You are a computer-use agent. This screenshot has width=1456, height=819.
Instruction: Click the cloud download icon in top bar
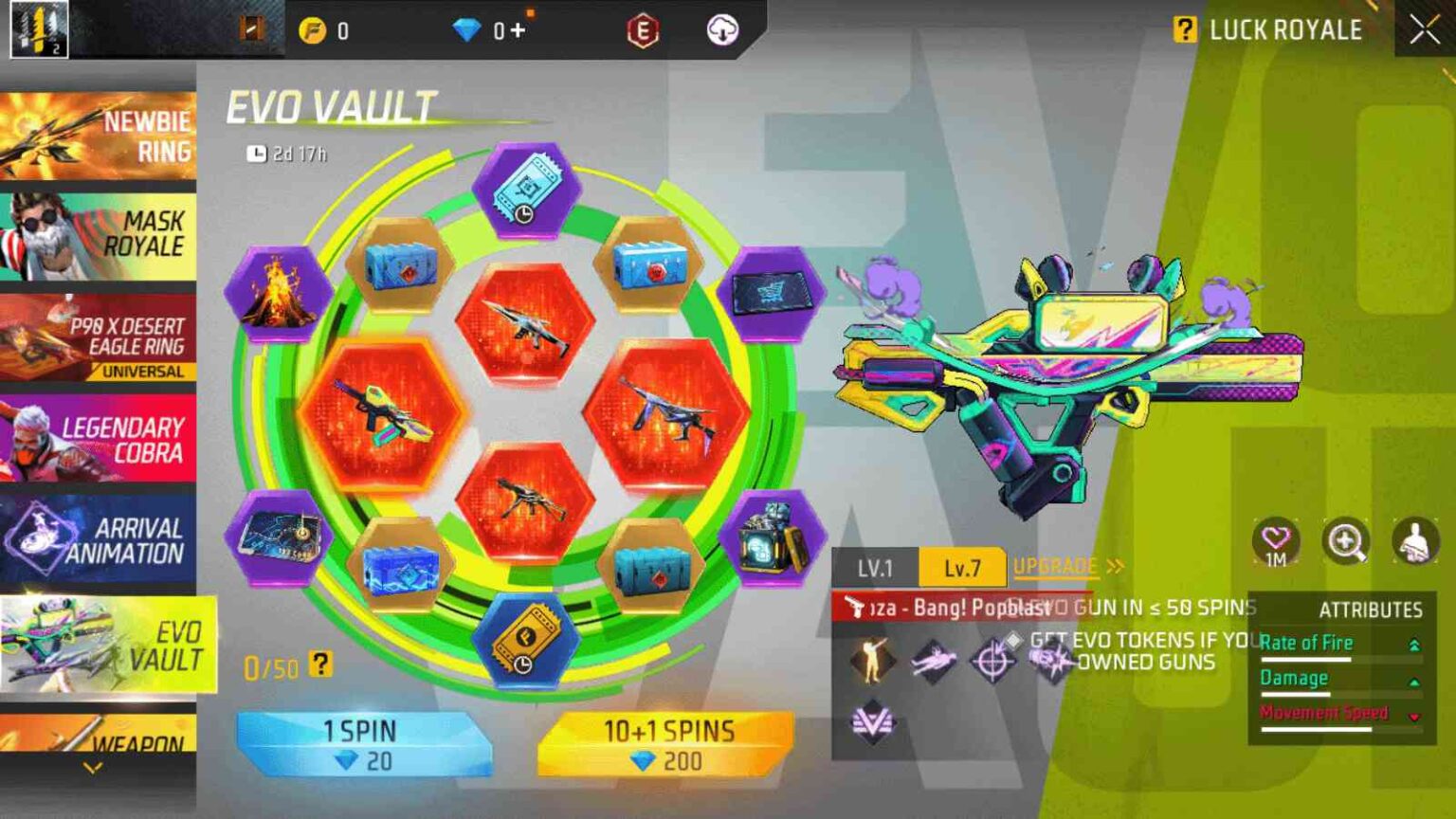pos(725,30)
